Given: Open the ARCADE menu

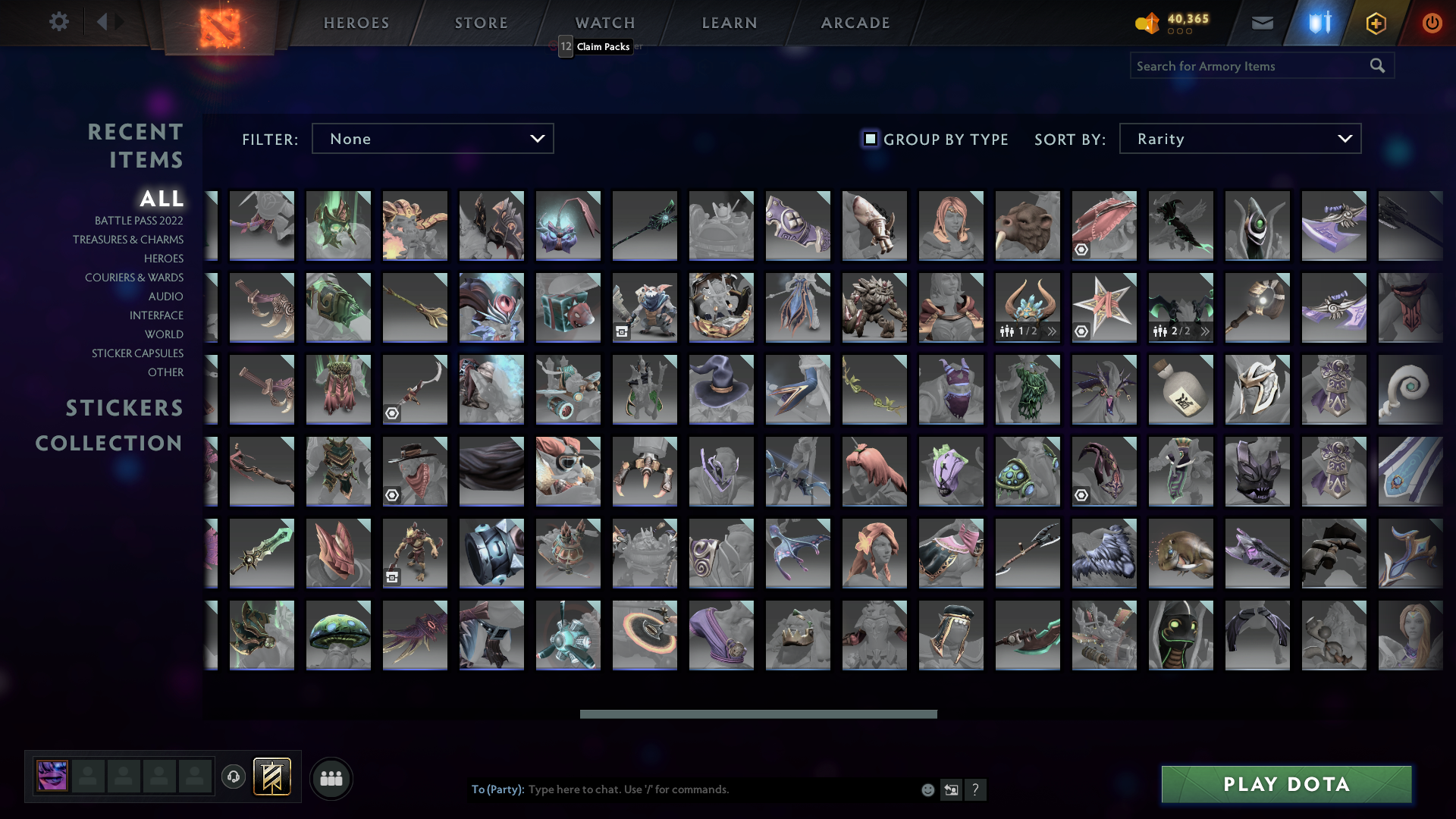Looking at the screenshot, I should [x=855, y=23].
